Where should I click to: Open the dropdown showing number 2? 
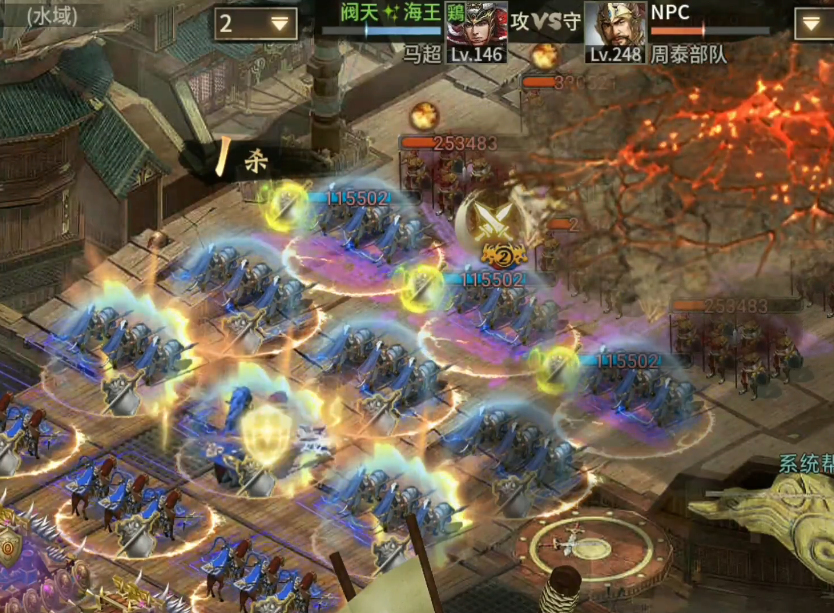256,24
